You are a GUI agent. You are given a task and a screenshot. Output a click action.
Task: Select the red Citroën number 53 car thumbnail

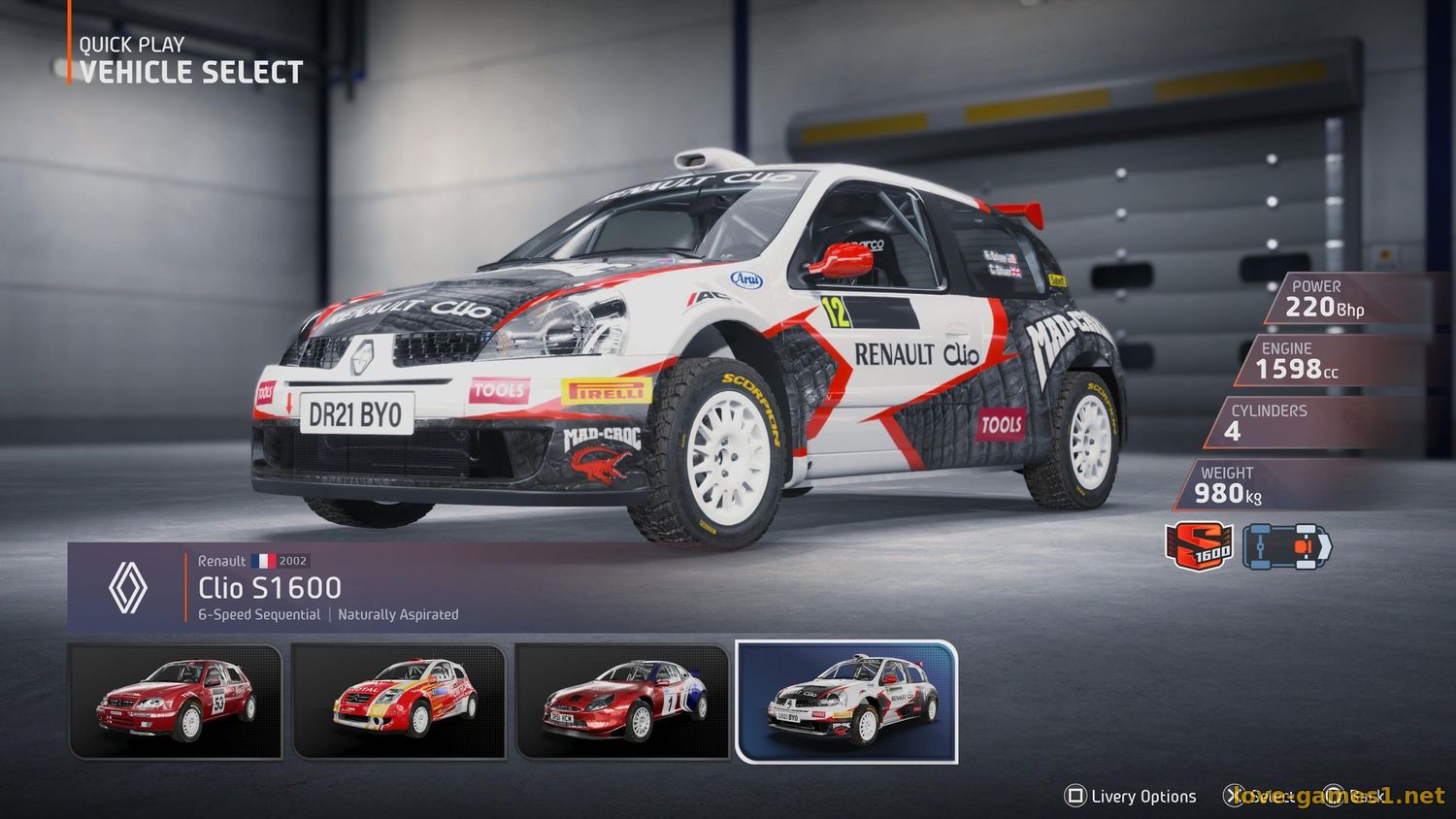(176, 701)
